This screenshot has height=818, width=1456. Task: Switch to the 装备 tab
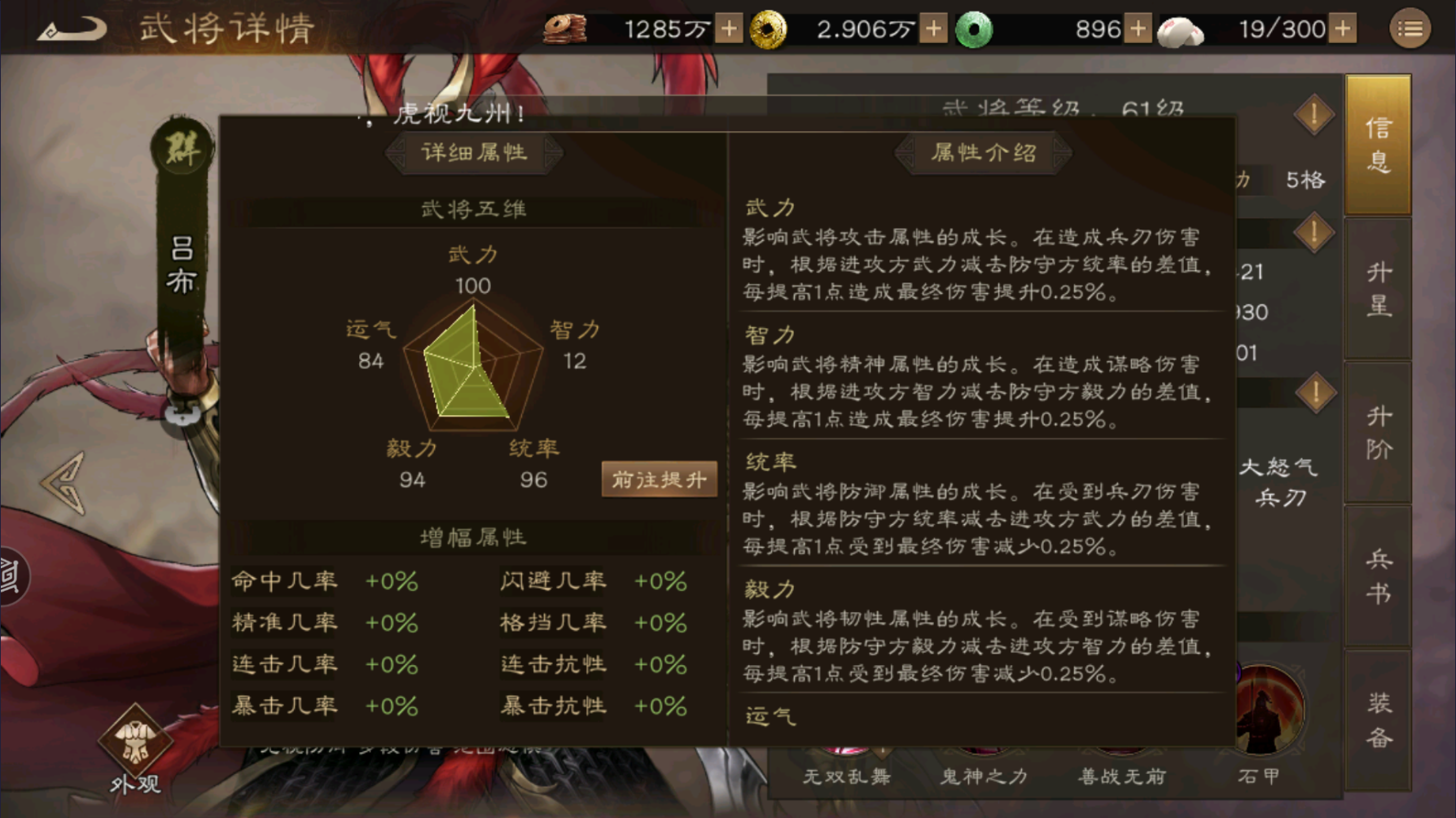click(x=1379, y=716)
